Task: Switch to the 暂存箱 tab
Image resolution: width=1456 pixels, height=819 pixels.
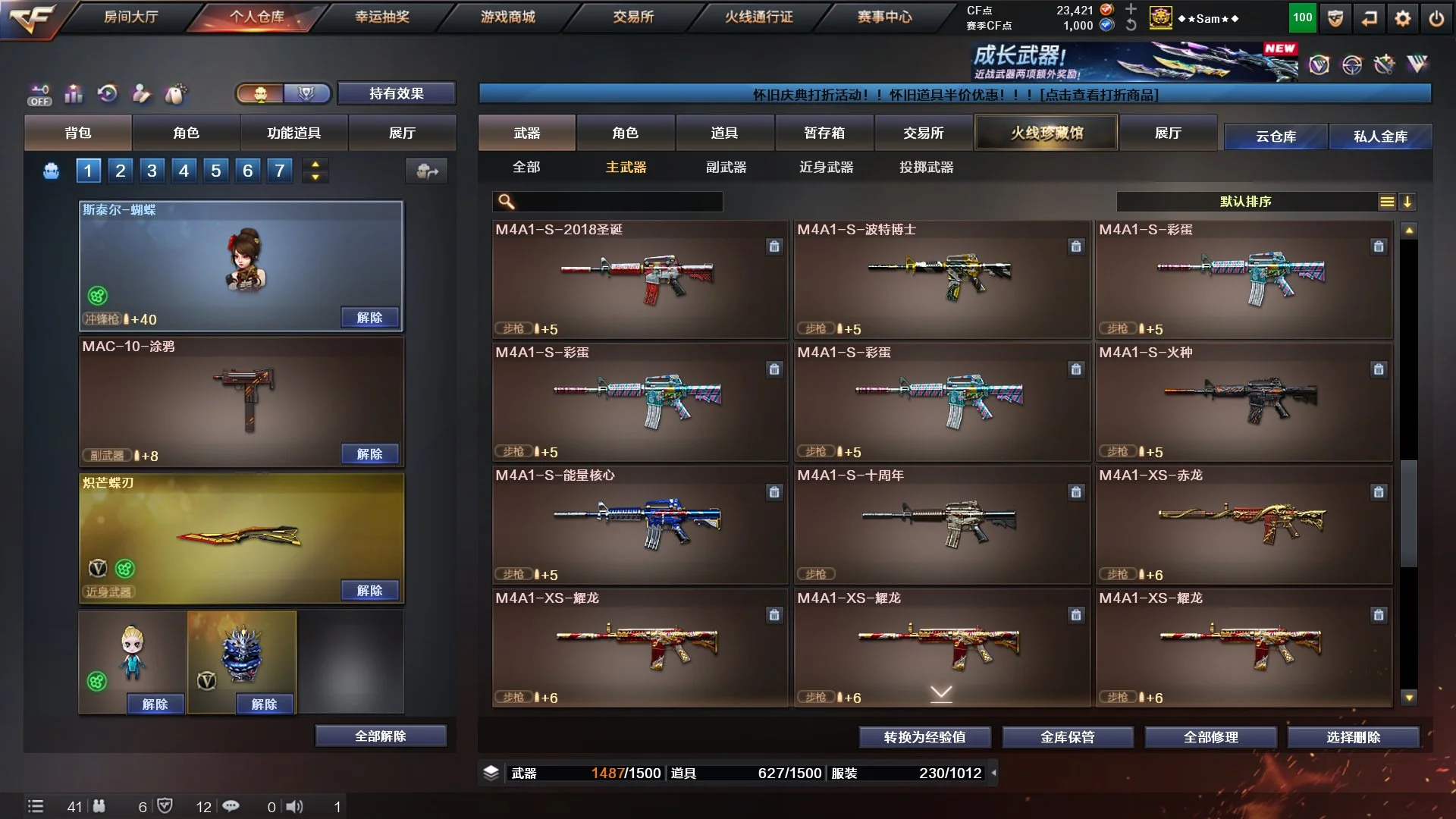Action: coord(824,133)
